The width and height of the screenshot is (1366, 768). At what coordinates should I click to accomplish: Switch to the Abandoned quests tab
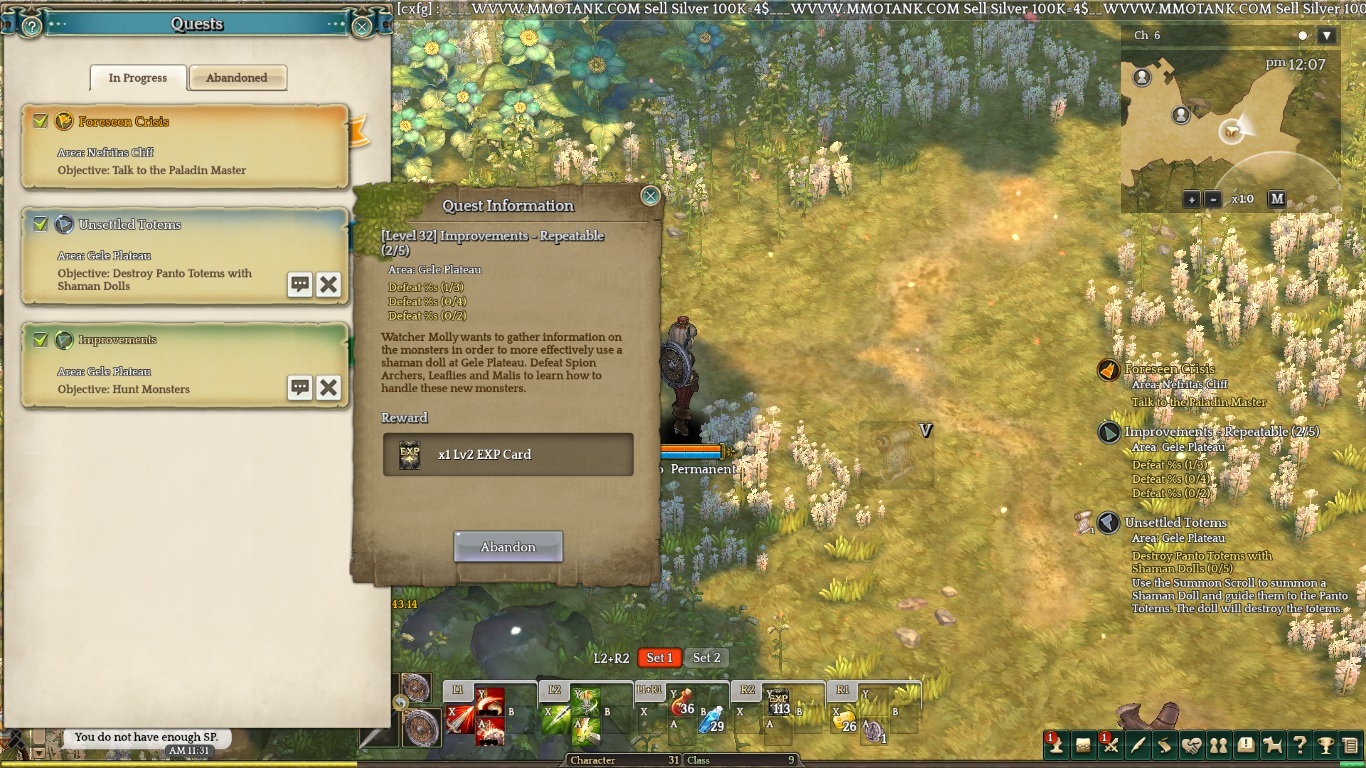237,78
